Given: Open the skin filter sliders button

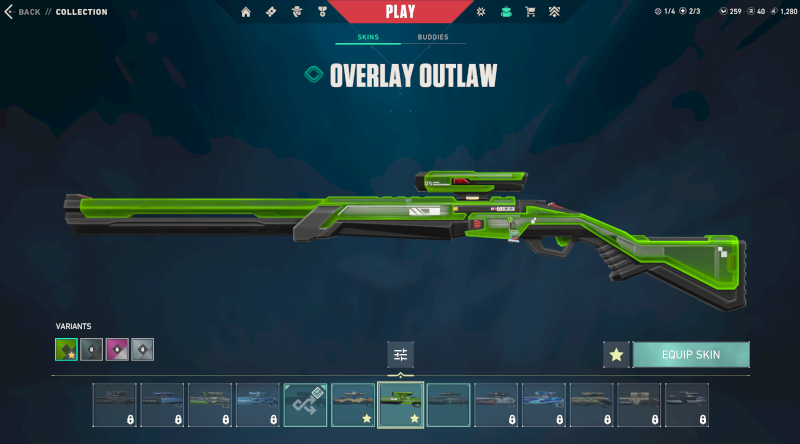Looking at the screenshot, I should 400,354.
